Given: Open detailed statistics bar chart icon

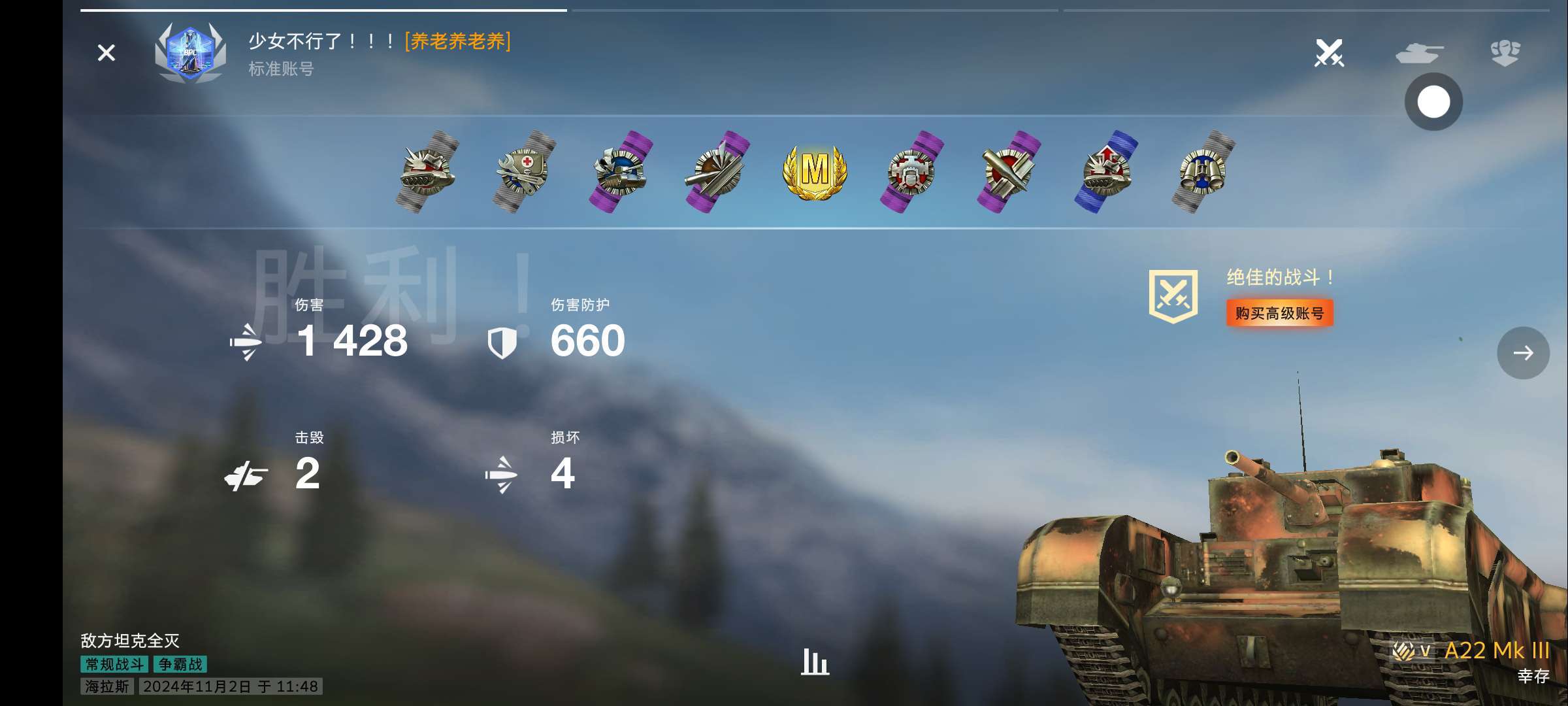Looking at the screenshot, I should pos(815,661).
